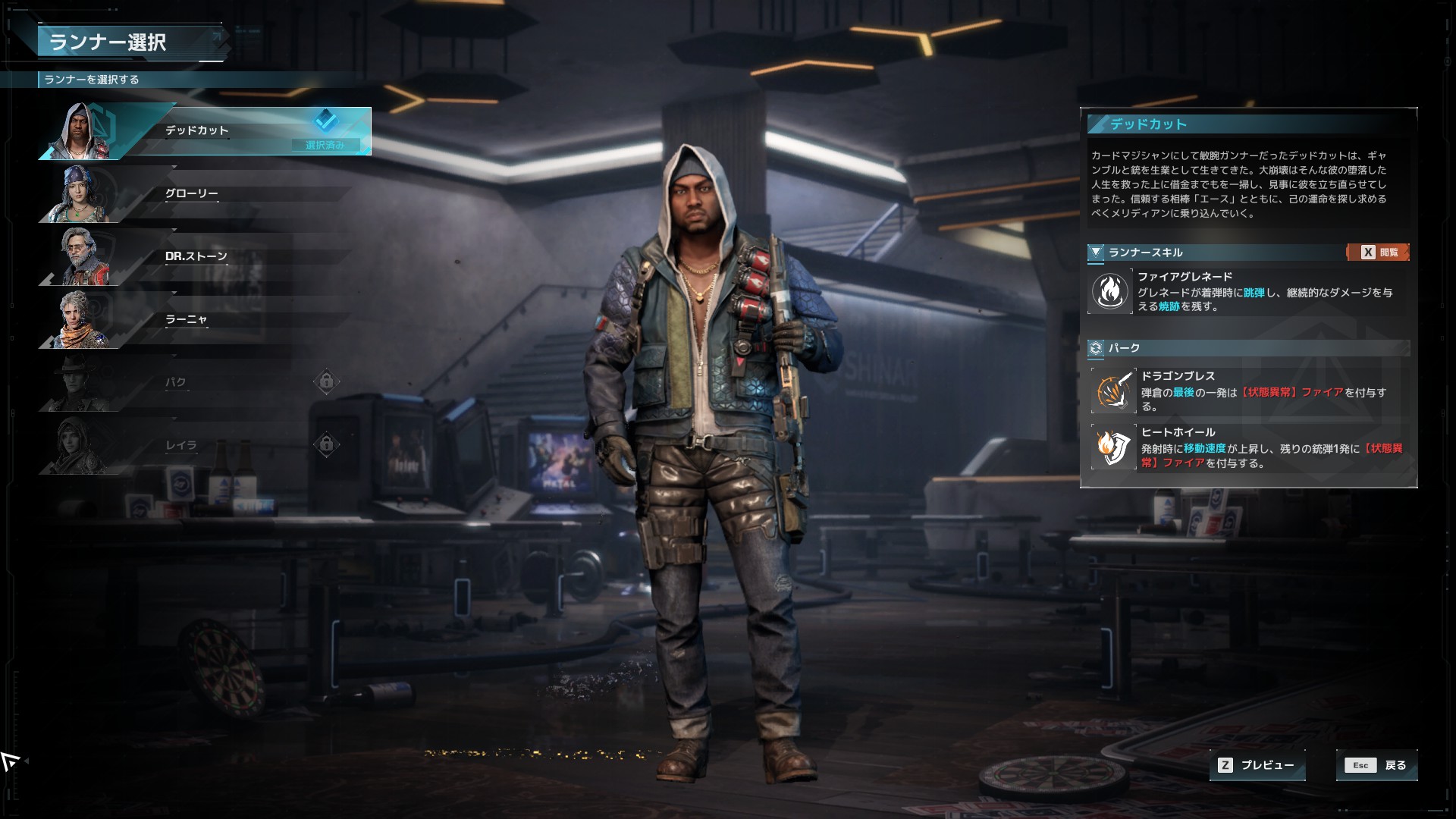Screen dimensions: 1456x819
Task: Select the ヒートホイール perk icon
Action: [x=1112, y=447]
